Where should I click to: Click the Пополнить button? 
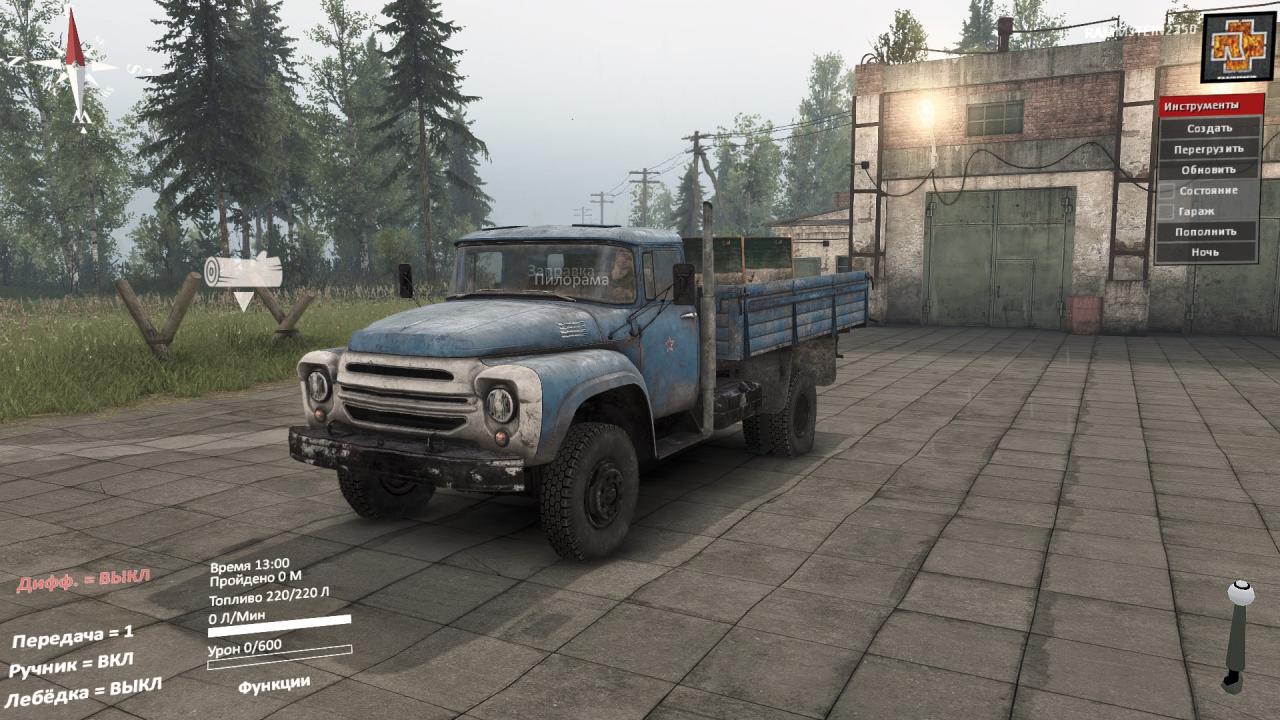1209,232
